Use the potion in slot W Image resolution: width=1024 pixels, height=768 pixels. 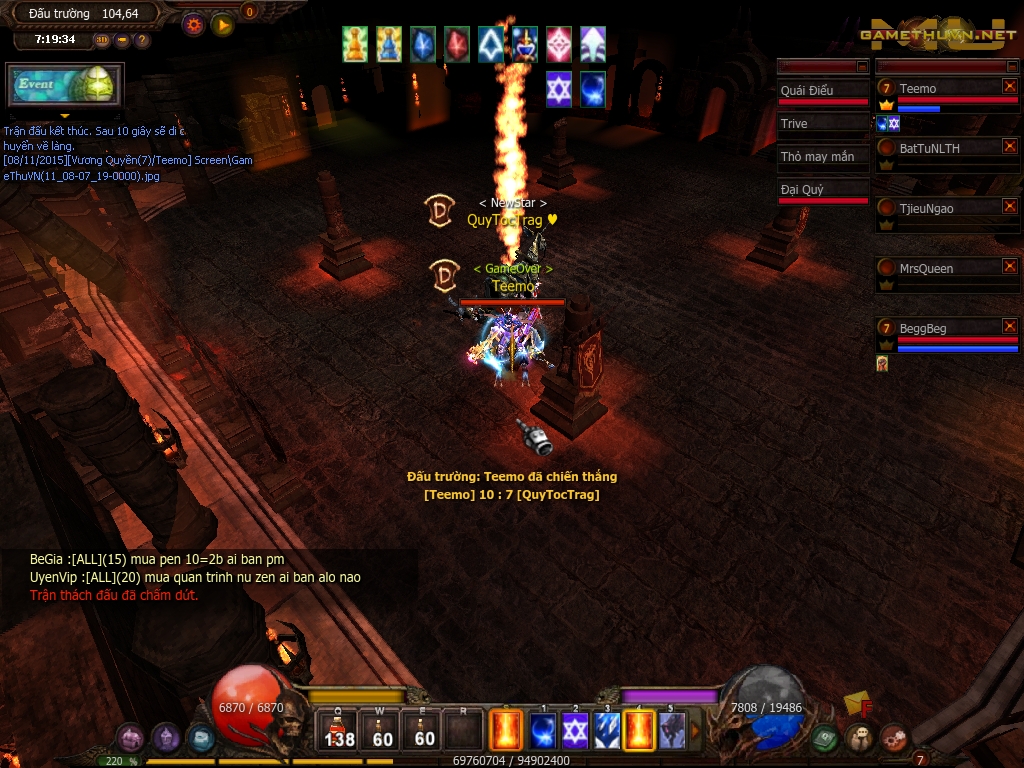tap(382, 730)
